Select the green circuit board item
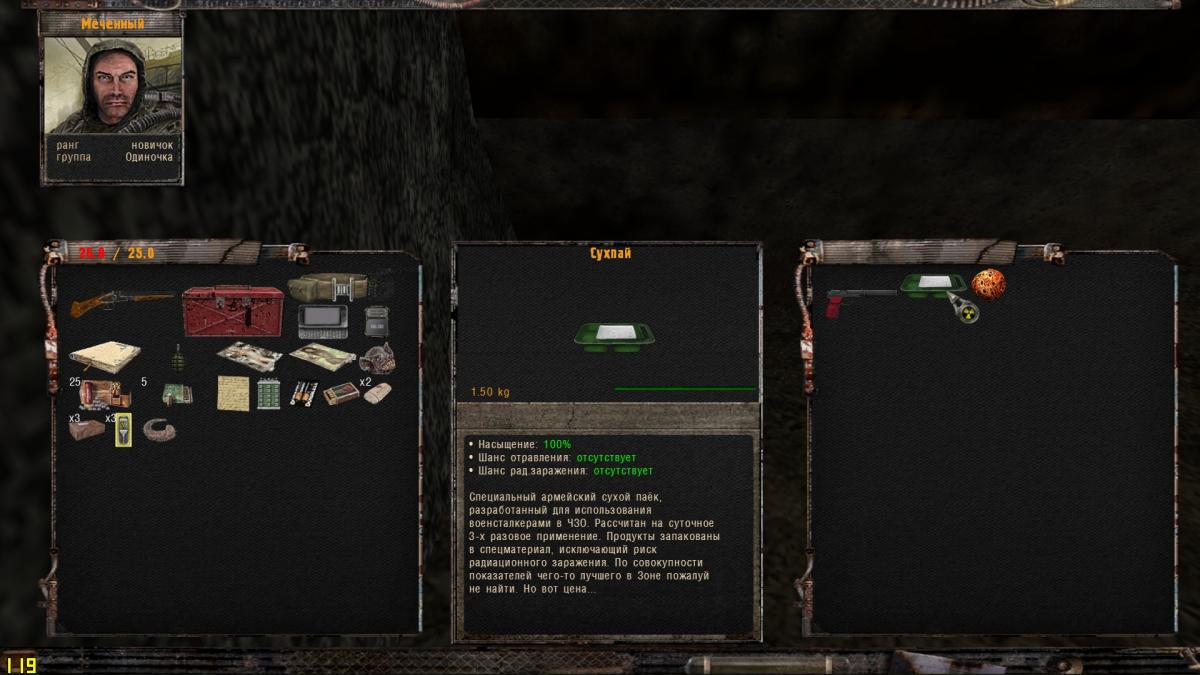1200x675 pixels. pyautogui.click(x=177, y=395)
